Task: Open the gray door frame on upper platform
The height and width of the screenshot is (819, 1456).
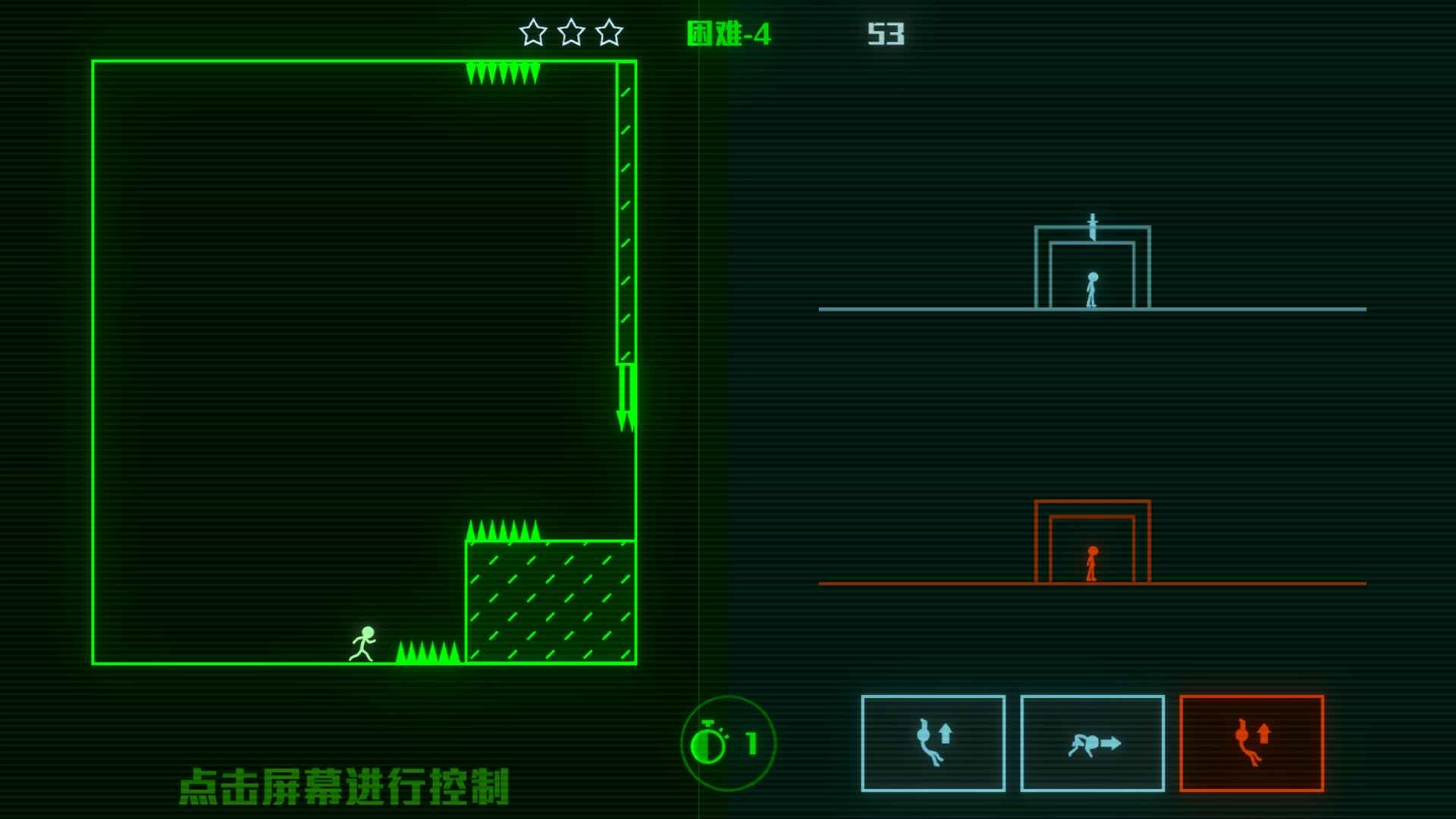Action: [1094, 265]
